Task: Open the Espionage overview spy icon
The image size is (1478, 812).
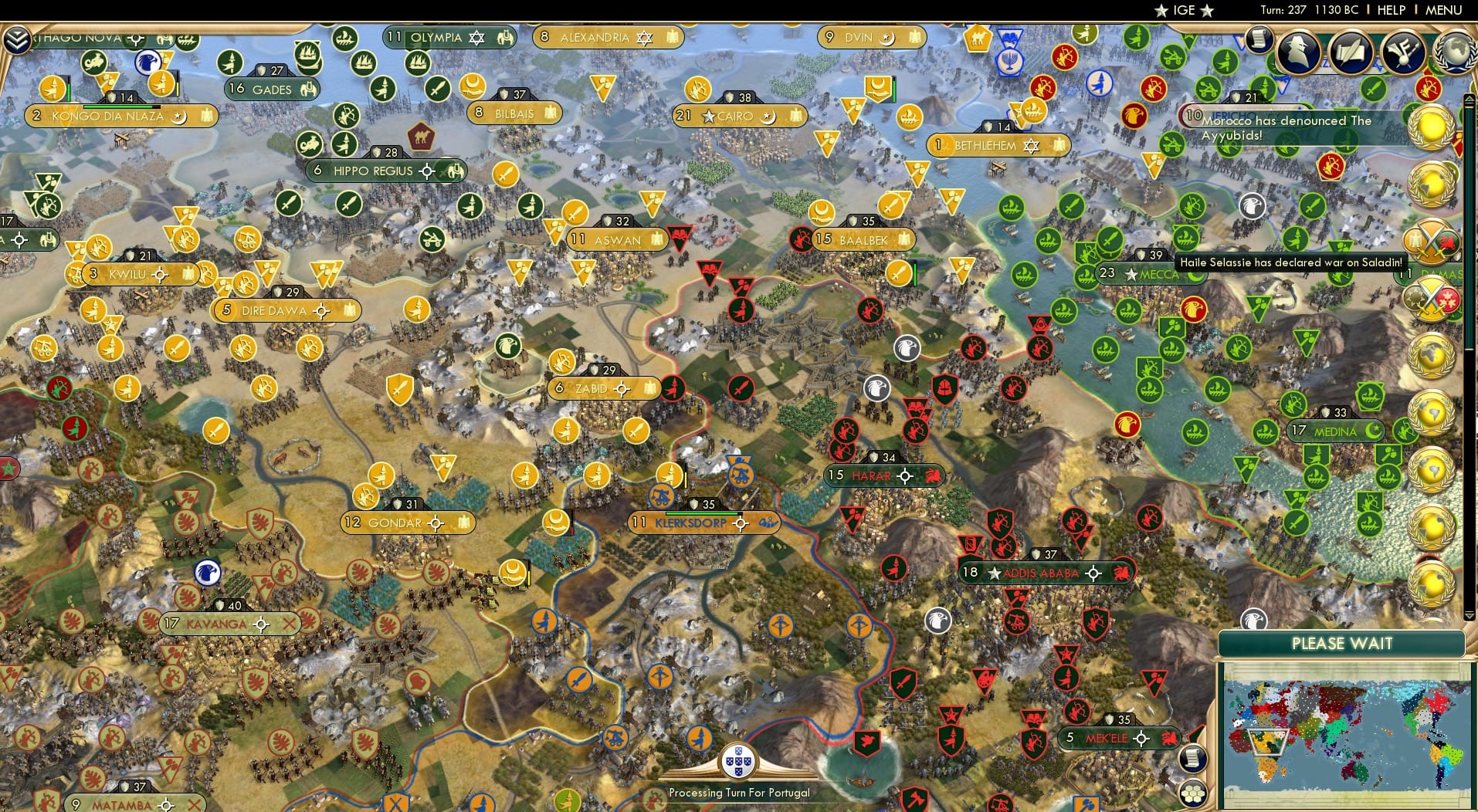Action: pyautogui.click(x=1300, y=54)
